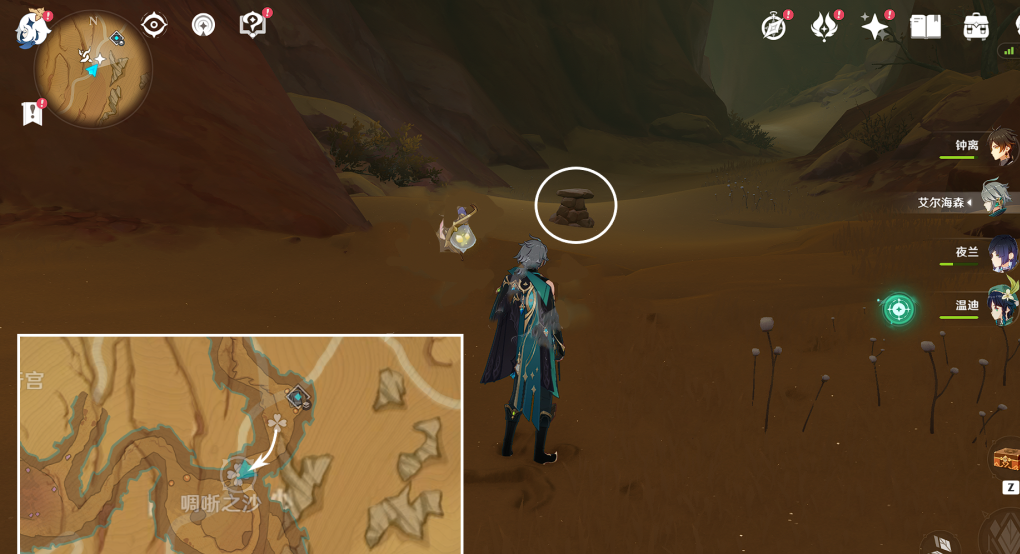Open the Adventurer Handbook book icon
The width and height of the screenshot is (1020, 554).
coord(926,27)
